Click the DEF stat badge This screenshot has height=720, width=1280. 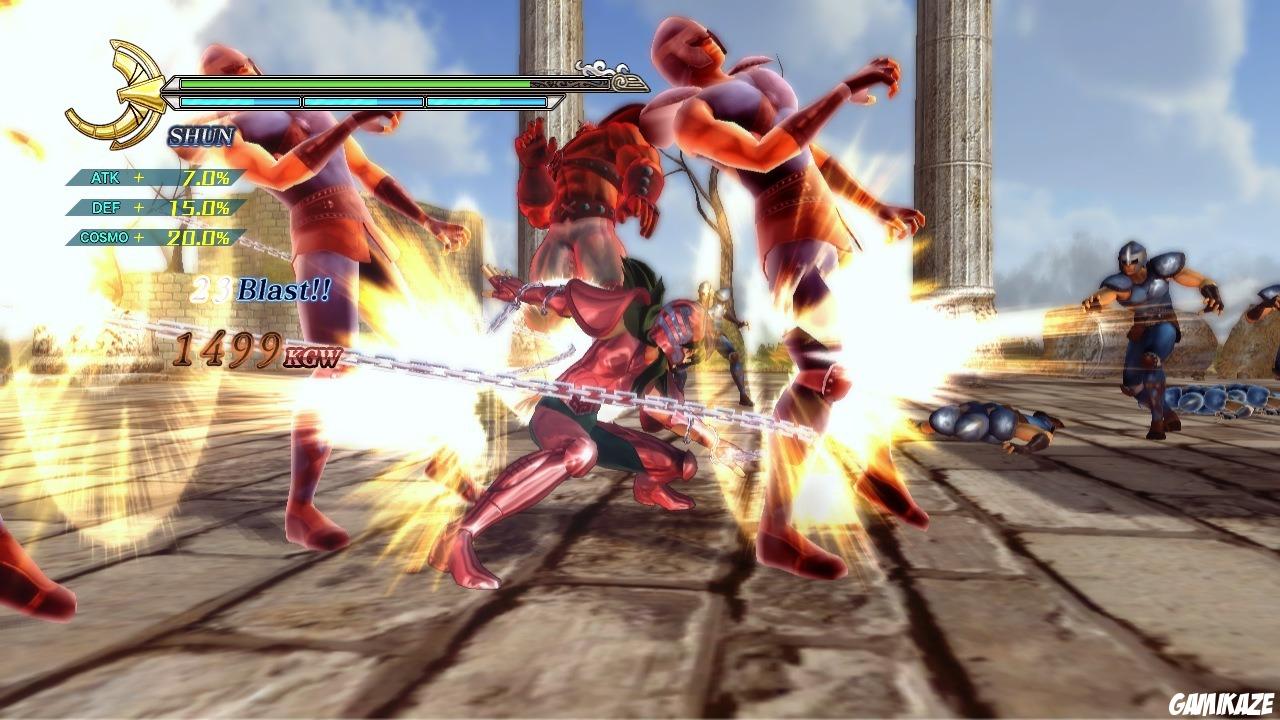tap(105, 210)
